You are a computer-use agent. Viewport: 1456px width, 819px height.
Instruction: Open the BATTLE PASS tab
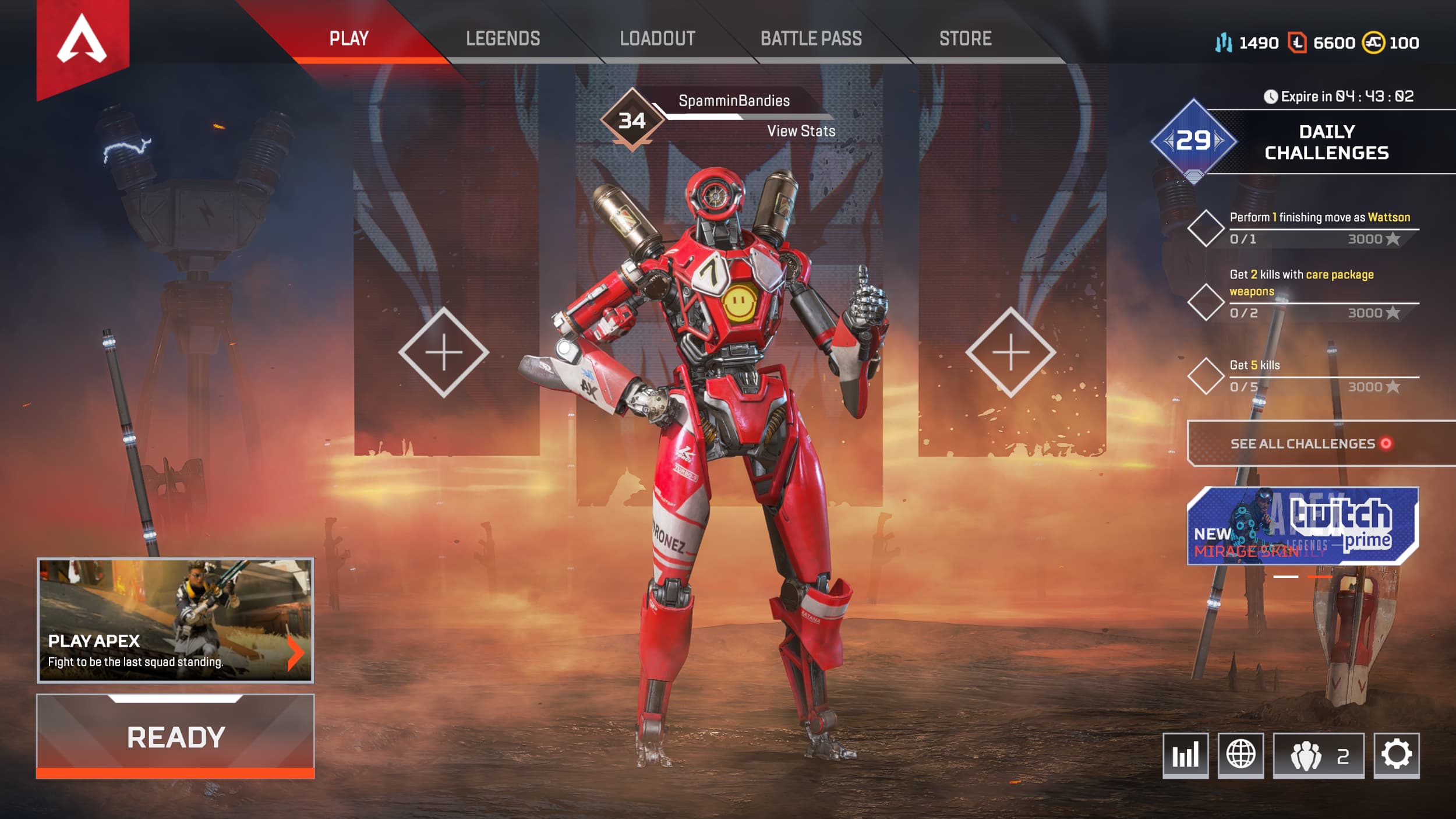pyautogui.click(x=812, y=39)
